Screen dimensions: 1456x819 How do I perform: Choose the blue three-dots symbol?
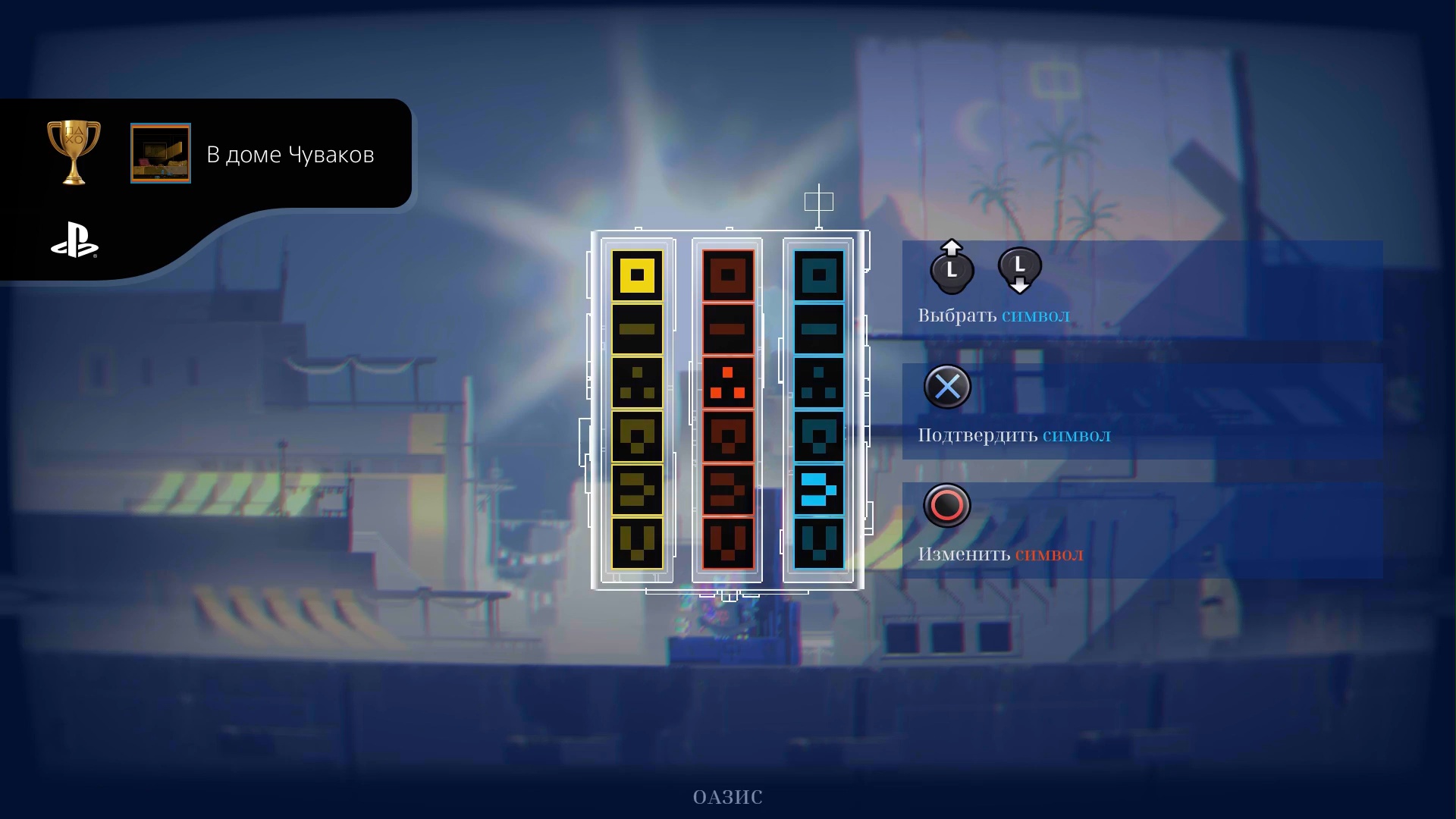coord(819,383)
